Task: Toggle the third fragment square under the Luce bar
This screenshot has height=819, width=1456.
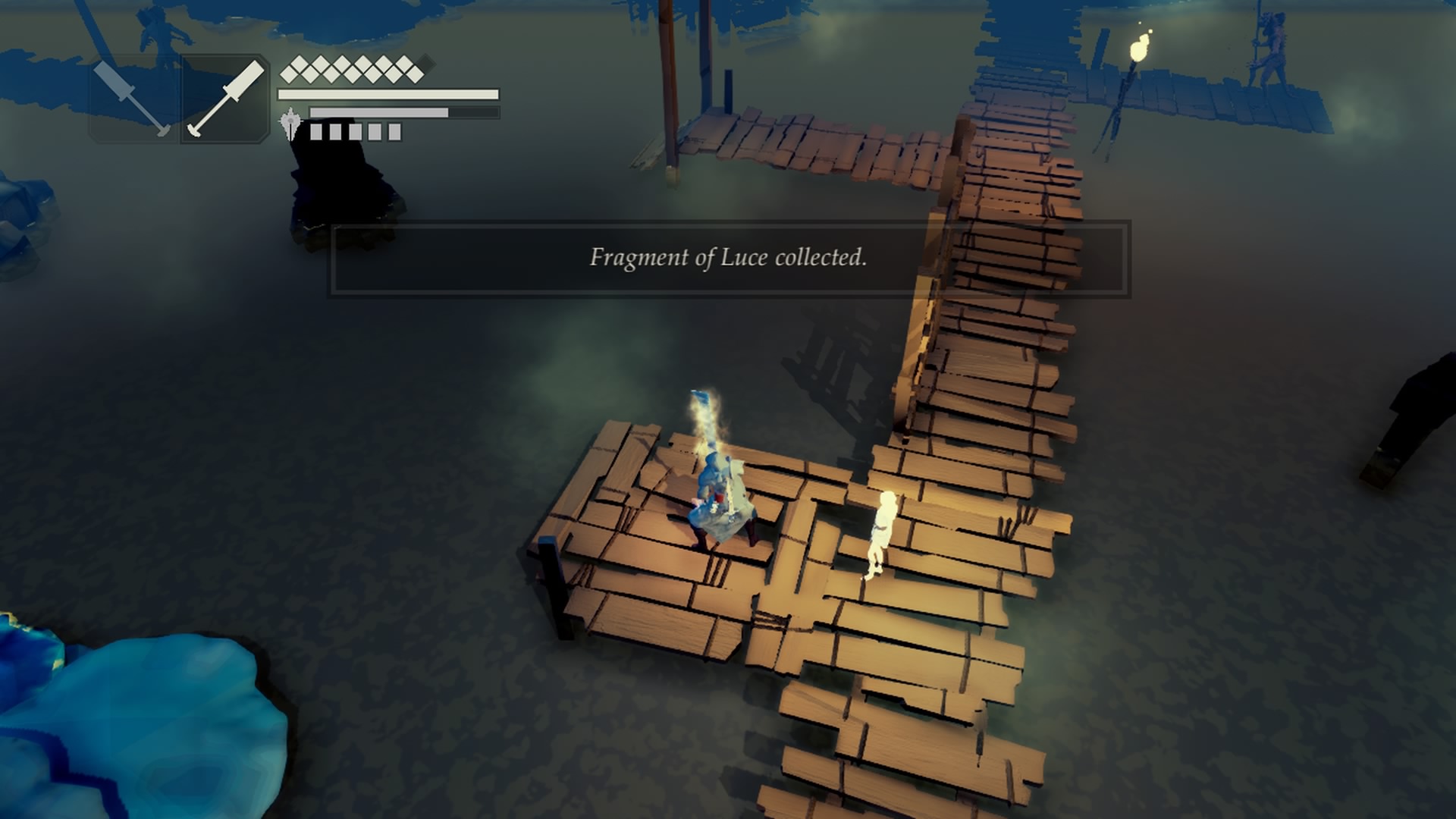Action: [x=355, y=131]
